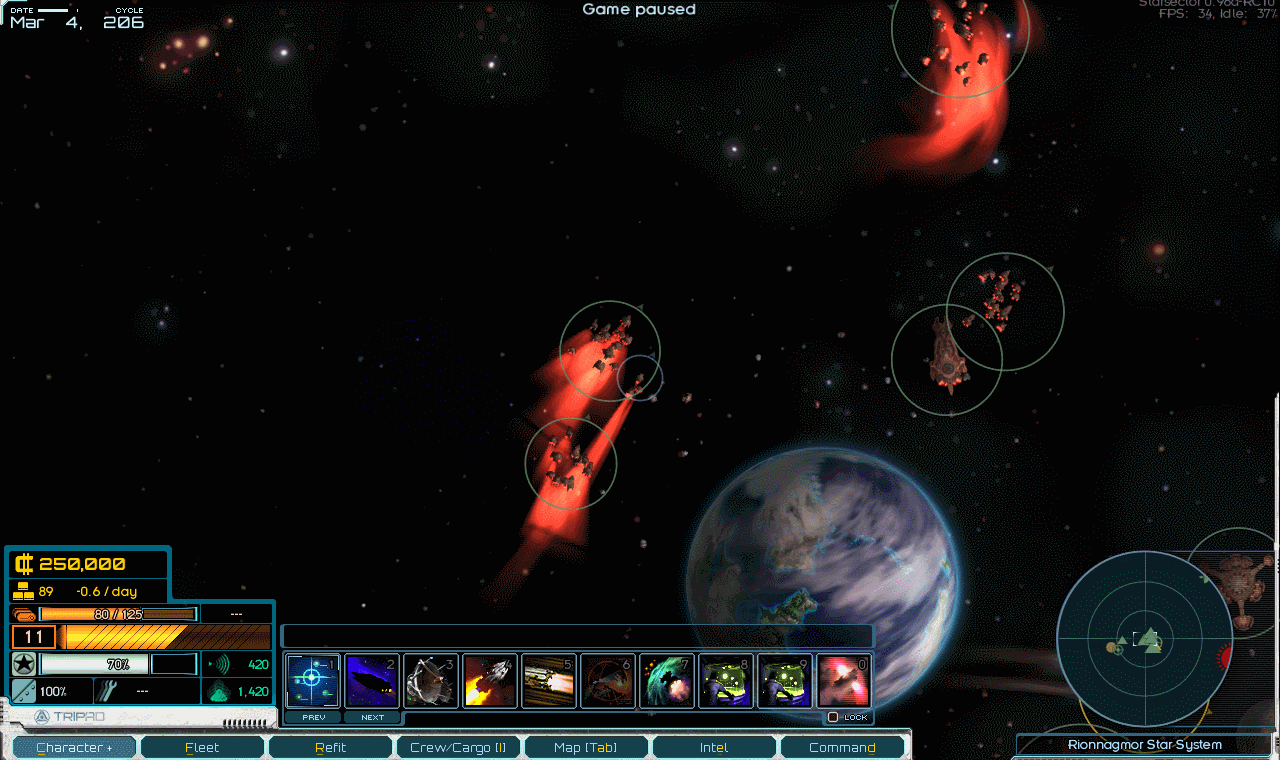Click the 70% combat readiness bar
Image resolution: width=1280 pixels, height=760 pixels.
pos(95,662)
